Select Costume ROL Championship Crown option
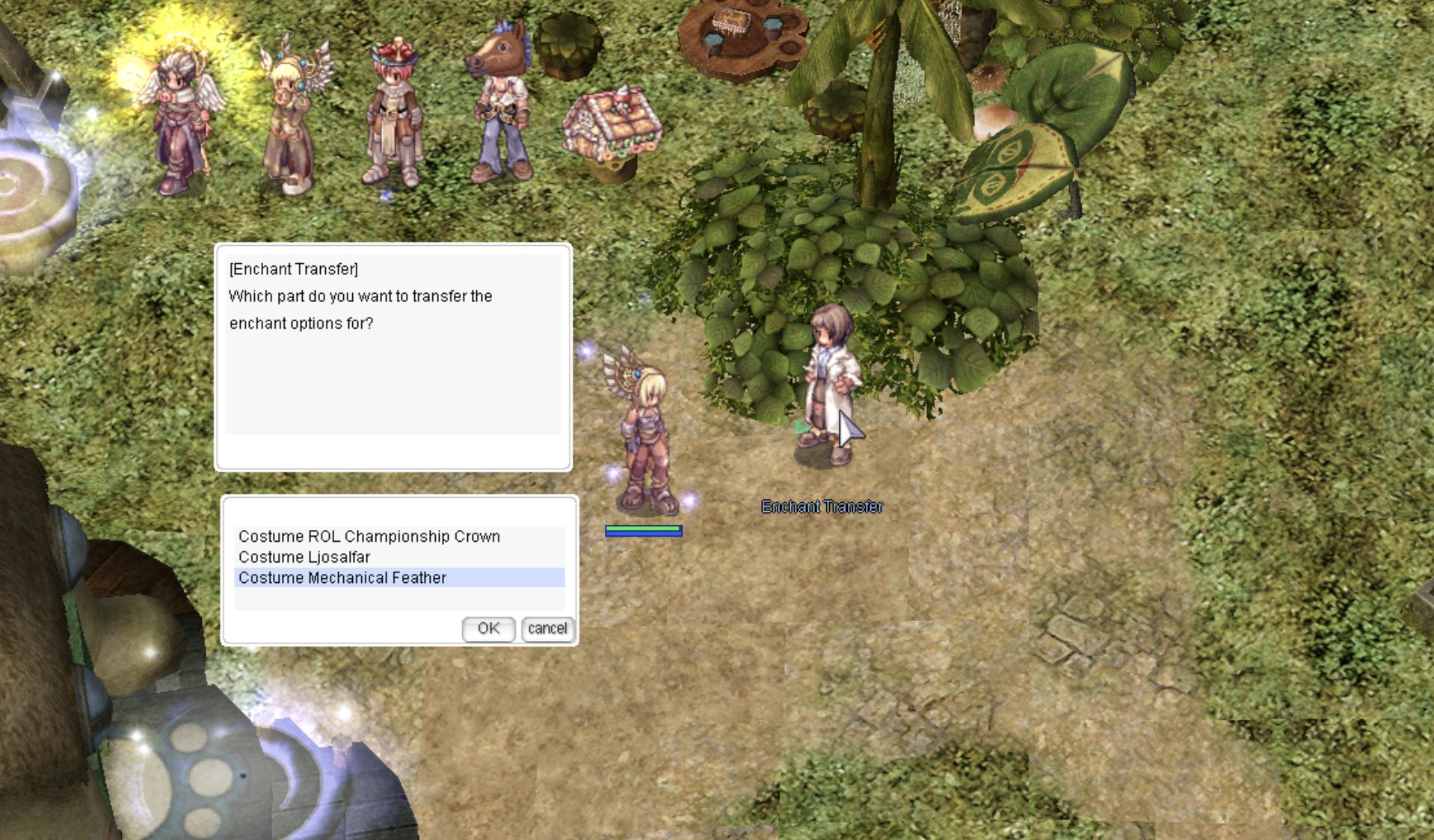This screenshot has height=840, width=1434. [x=369, y=537]
